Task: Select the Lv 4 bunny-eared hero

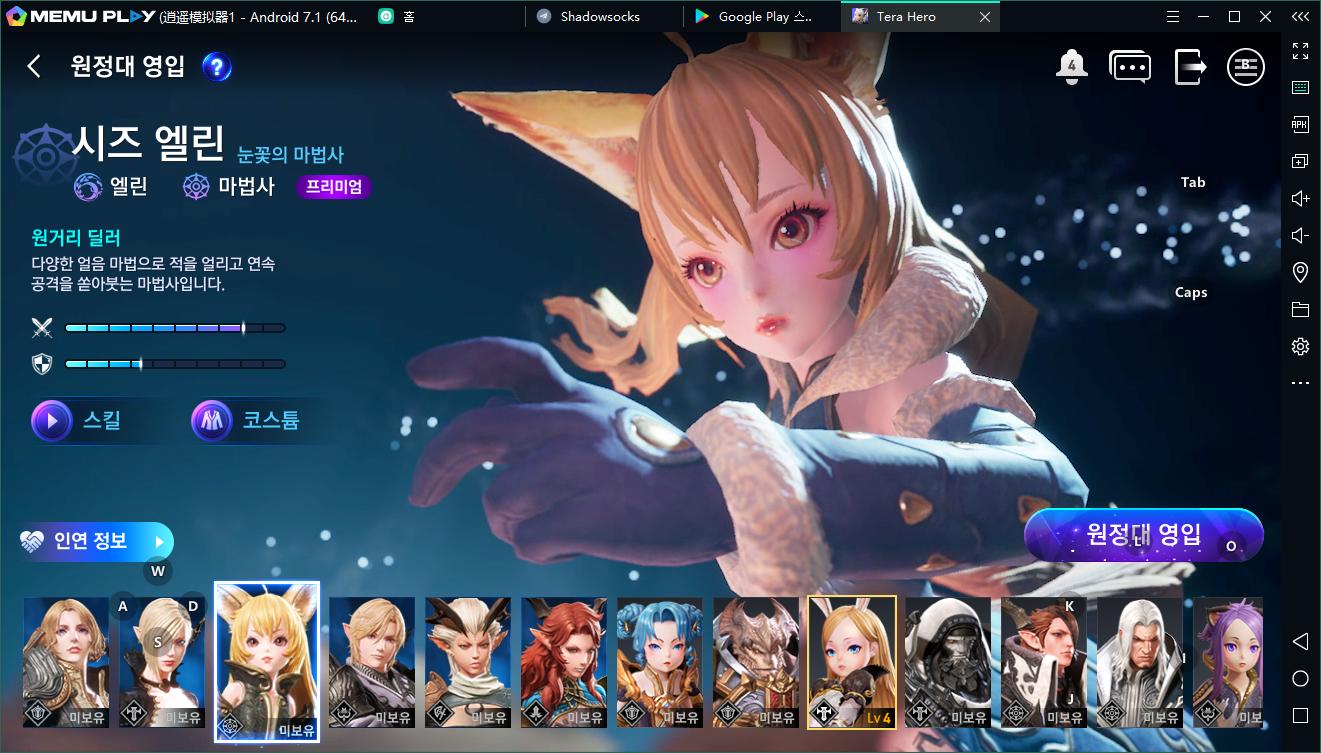Action: [852, 661]
